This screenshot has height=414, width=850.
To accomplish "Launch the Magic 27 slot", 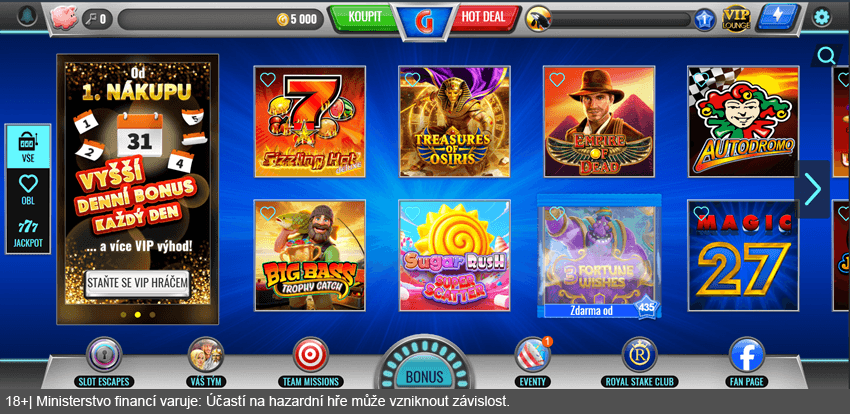I will coord(743,255).
